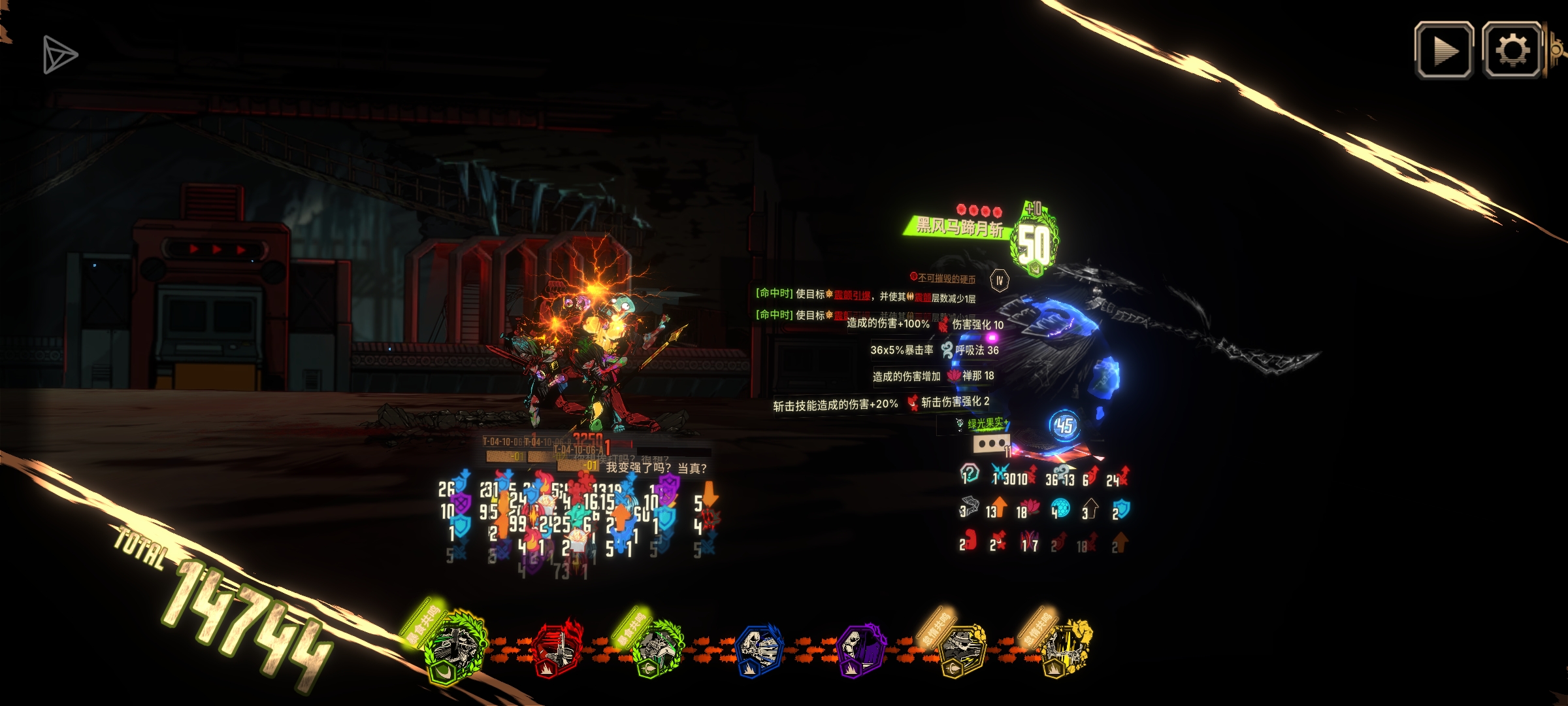
Task: Click the play speed triangle button
Action: 1444,51
